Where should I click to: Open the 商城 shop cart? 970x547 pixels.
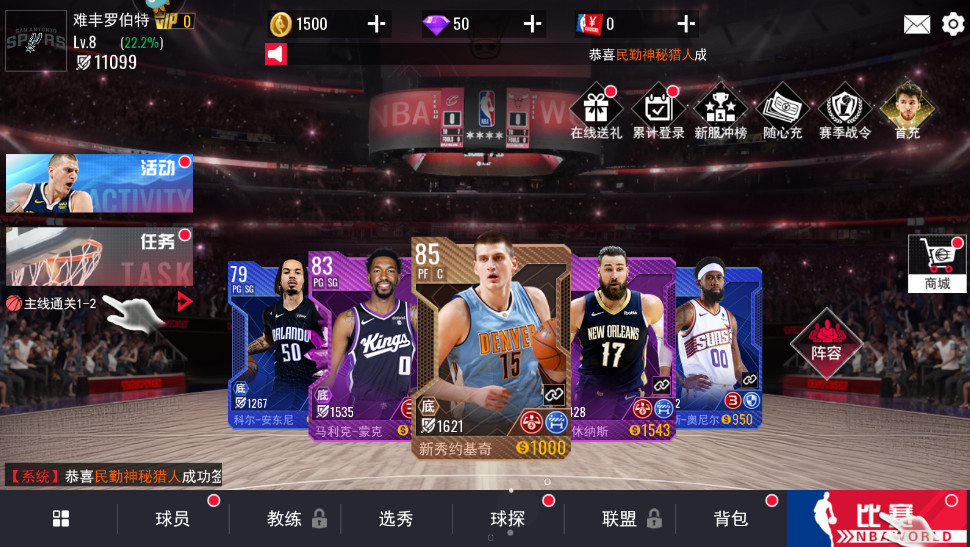tap(937, 264)
